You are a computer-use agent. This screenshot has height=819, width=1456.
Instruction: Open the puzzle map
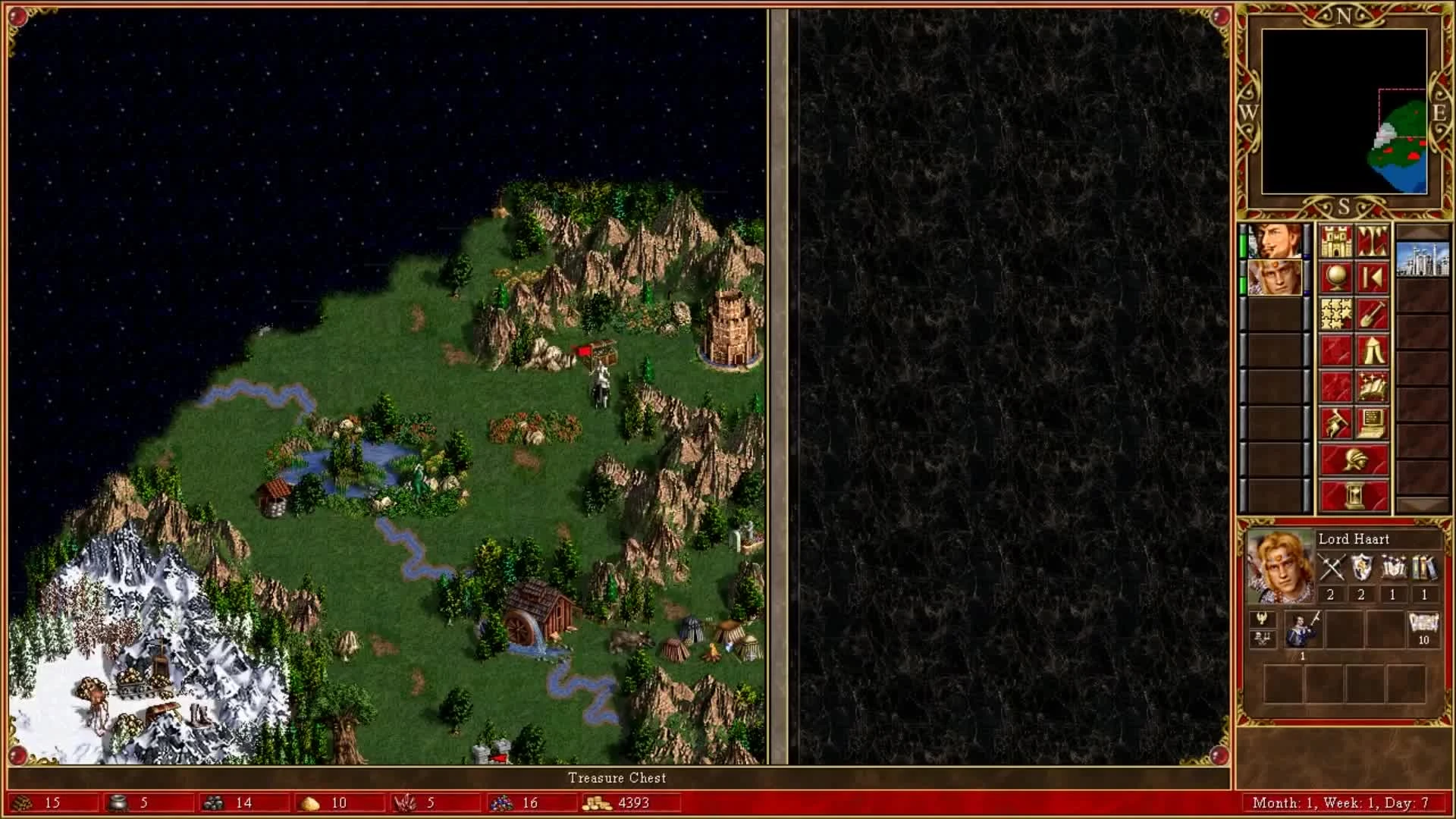pos(1336,312)
